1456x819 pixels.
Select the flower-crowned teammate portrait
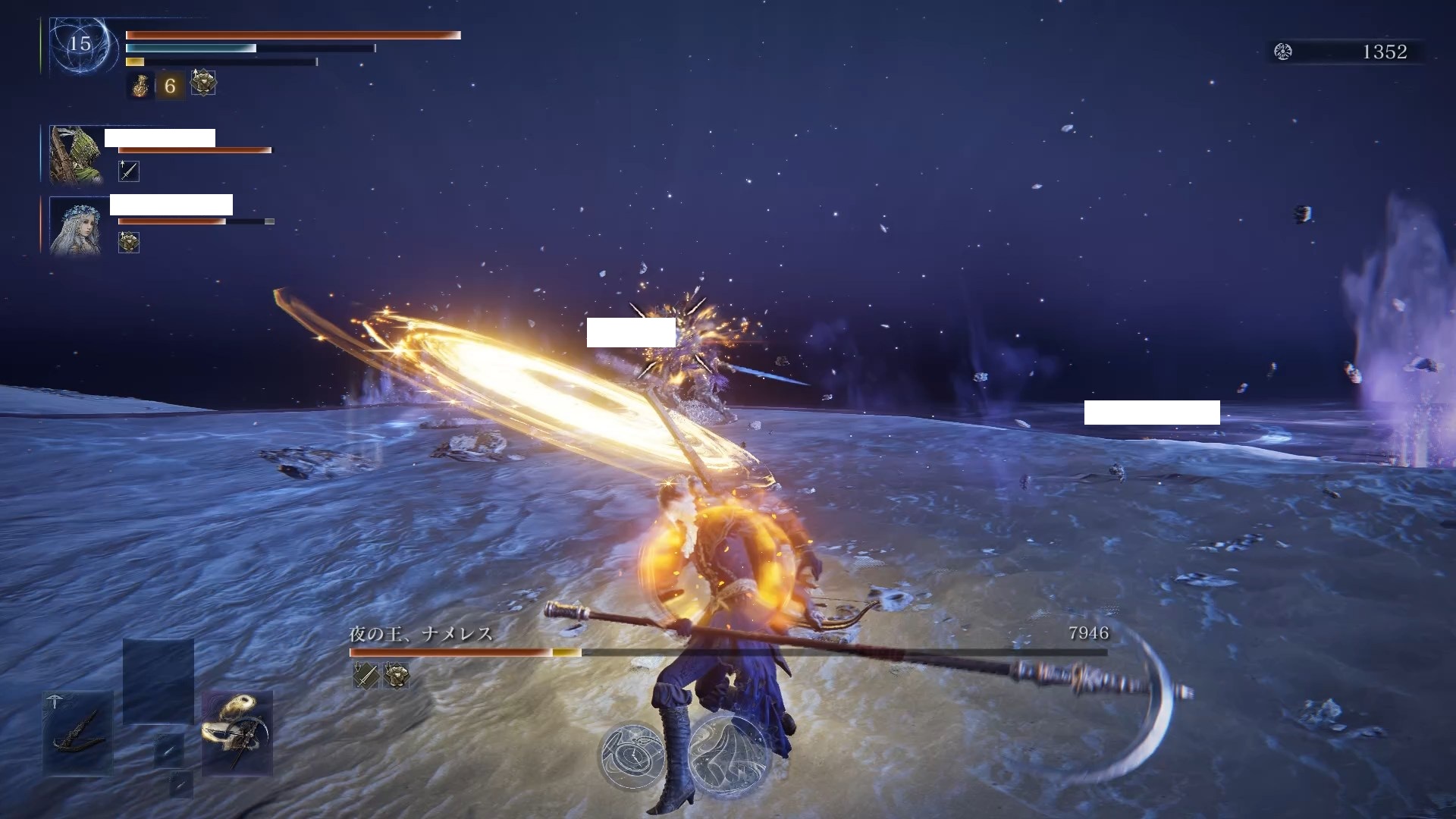(75, 226)
